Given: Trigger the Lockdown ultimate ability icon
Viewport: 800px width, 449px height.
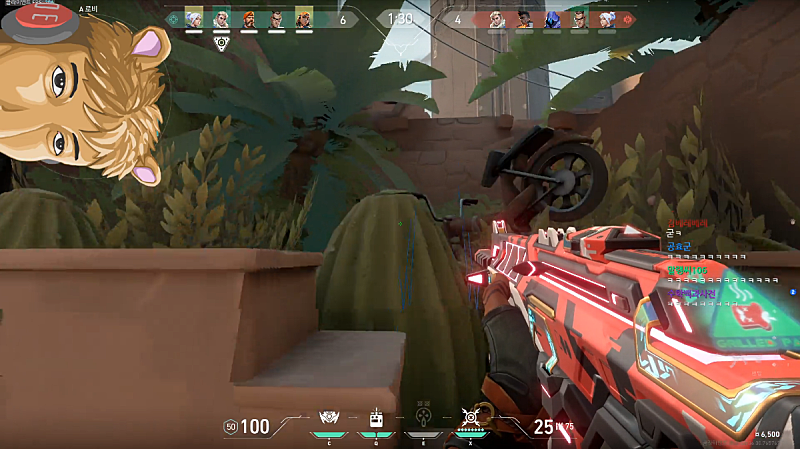Looking at the screenshot, I should 469,418.
